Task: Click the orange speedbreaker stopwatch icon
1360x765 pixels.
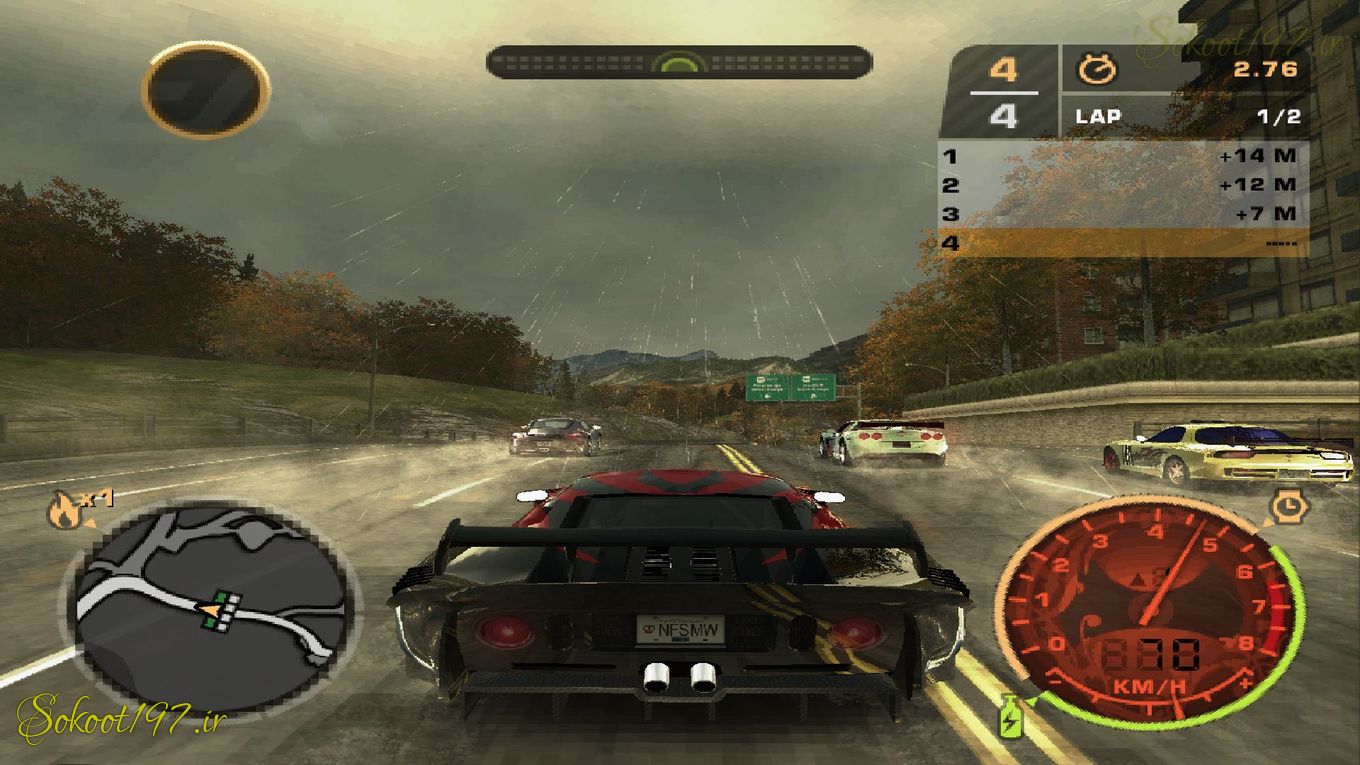Action: (1286, 506)
